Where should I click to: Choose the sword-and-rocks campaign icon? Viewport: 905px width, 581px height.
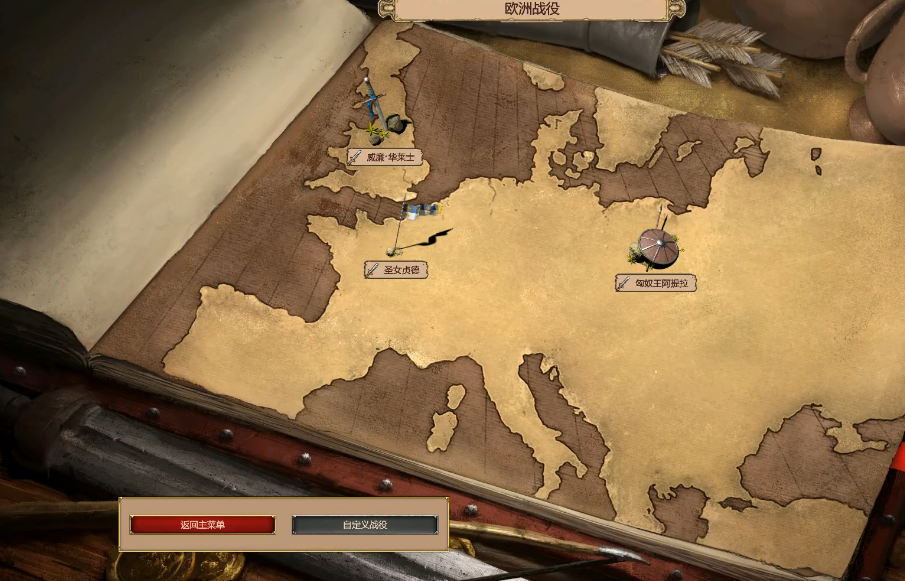pyautogui.click(x=384, y=118)
